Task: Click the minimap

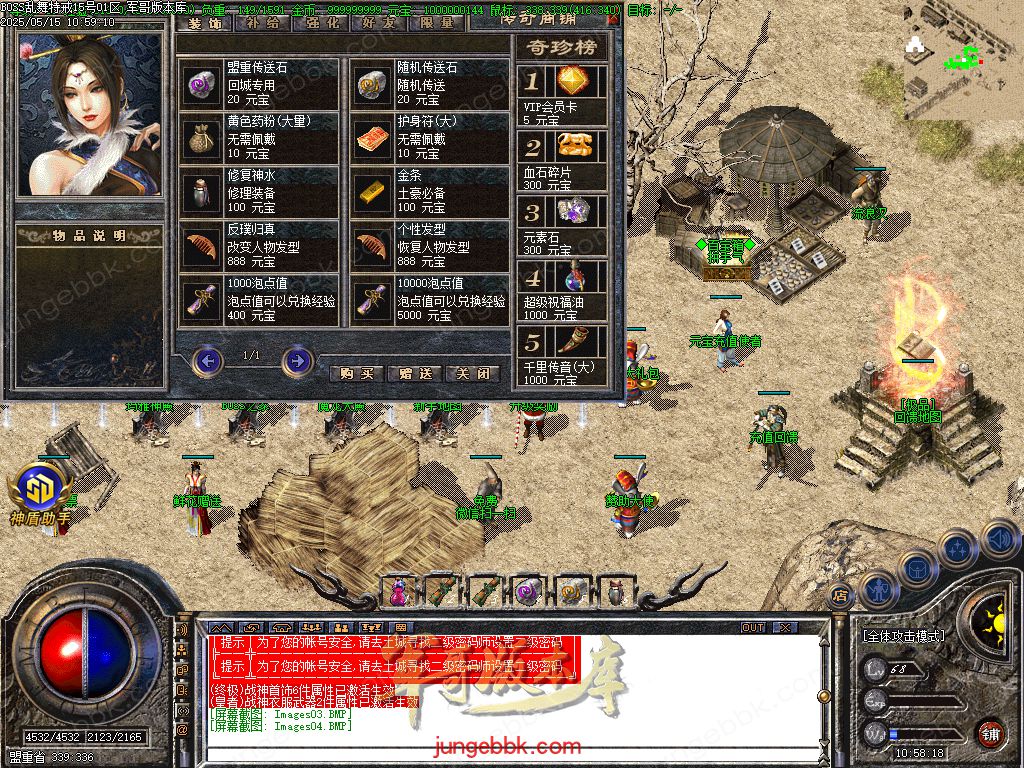Action: pos(960,72)
